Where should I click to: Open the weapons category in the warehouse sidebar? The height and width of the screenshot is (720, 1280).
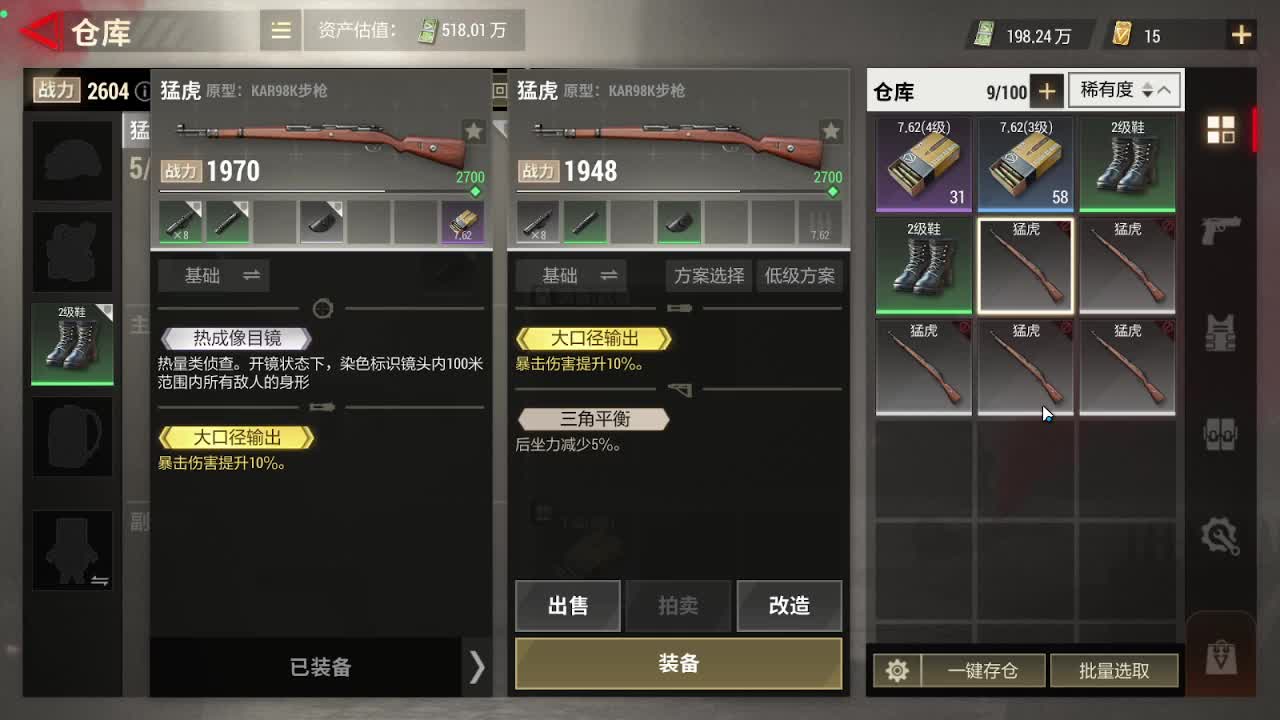(x=1221, y=231)
